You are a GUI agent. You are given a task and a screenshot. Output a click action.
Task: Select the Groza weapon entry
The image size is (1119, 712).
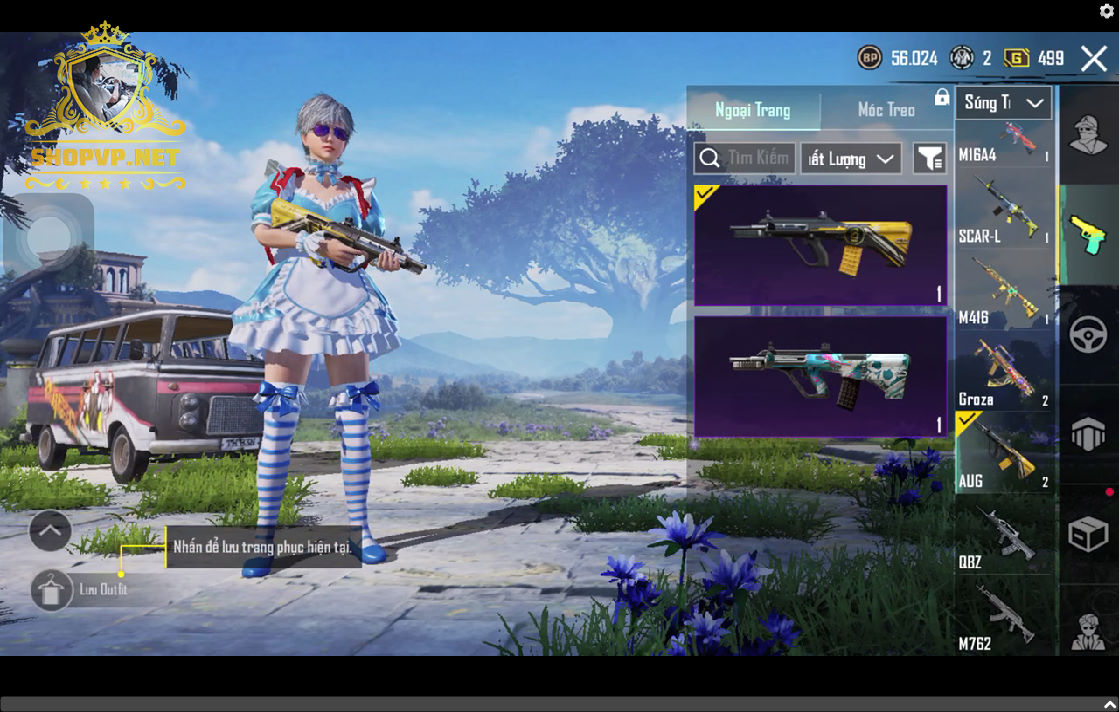point(1004,373)
